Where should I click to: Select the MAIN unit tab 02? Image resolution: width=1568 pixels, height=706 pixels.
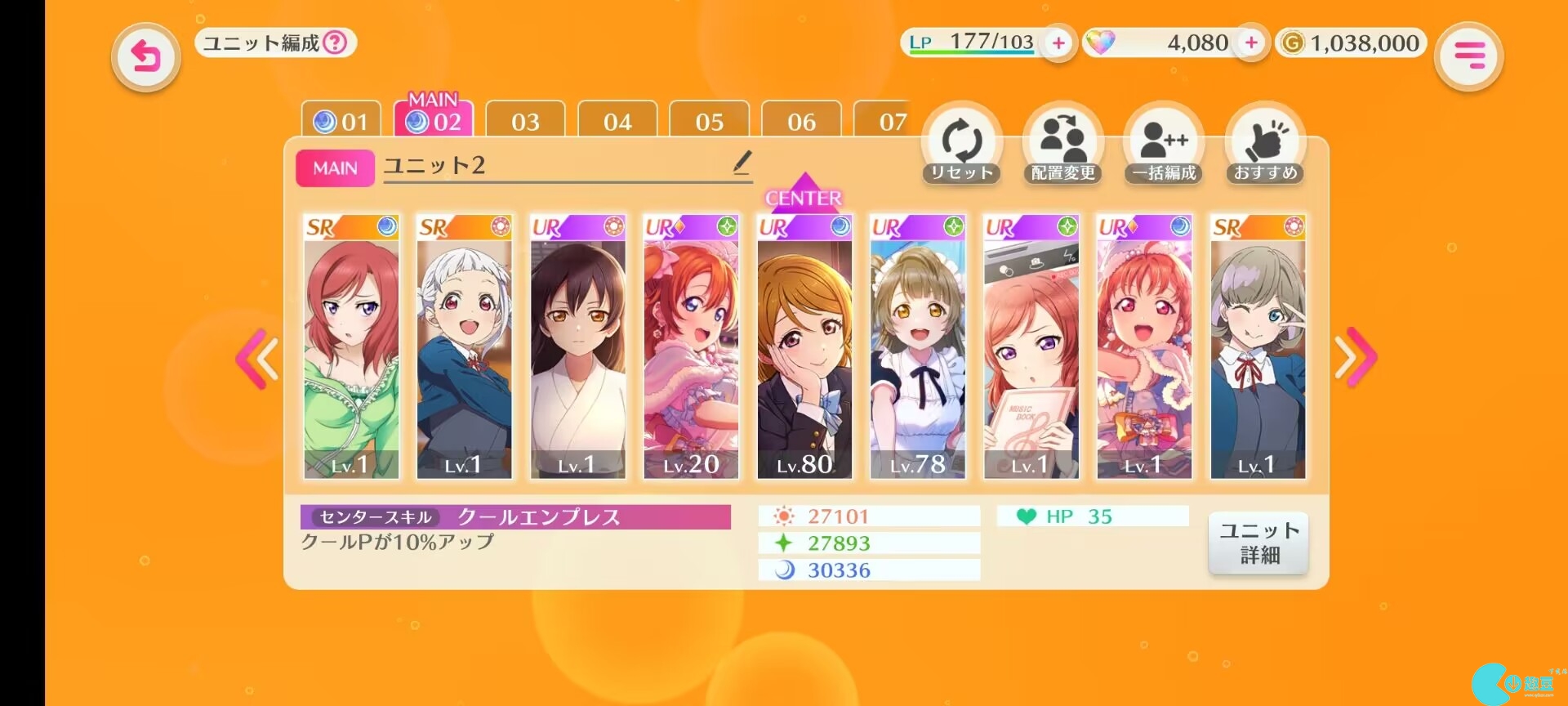point(434,120)
